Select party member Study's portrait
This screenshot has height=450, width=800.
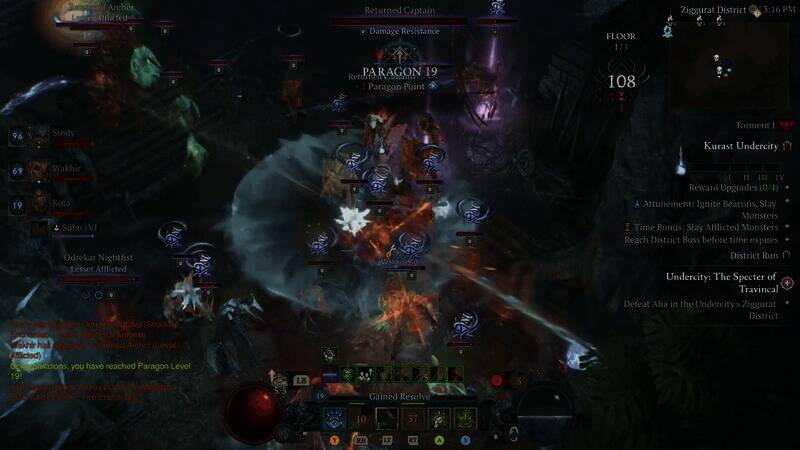point(39,136)
